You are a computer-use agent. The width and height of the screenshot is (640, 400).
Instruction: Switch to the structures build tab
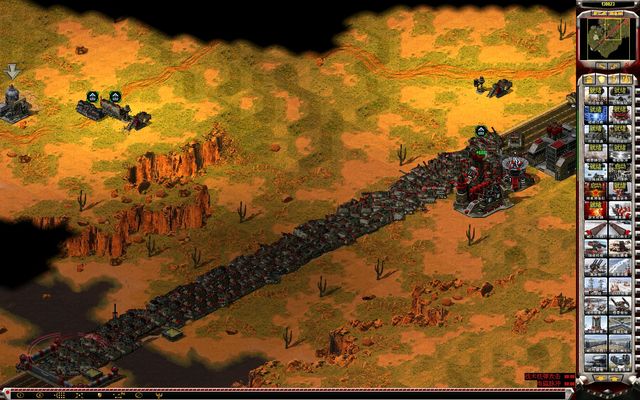click(x=588, y=79)
